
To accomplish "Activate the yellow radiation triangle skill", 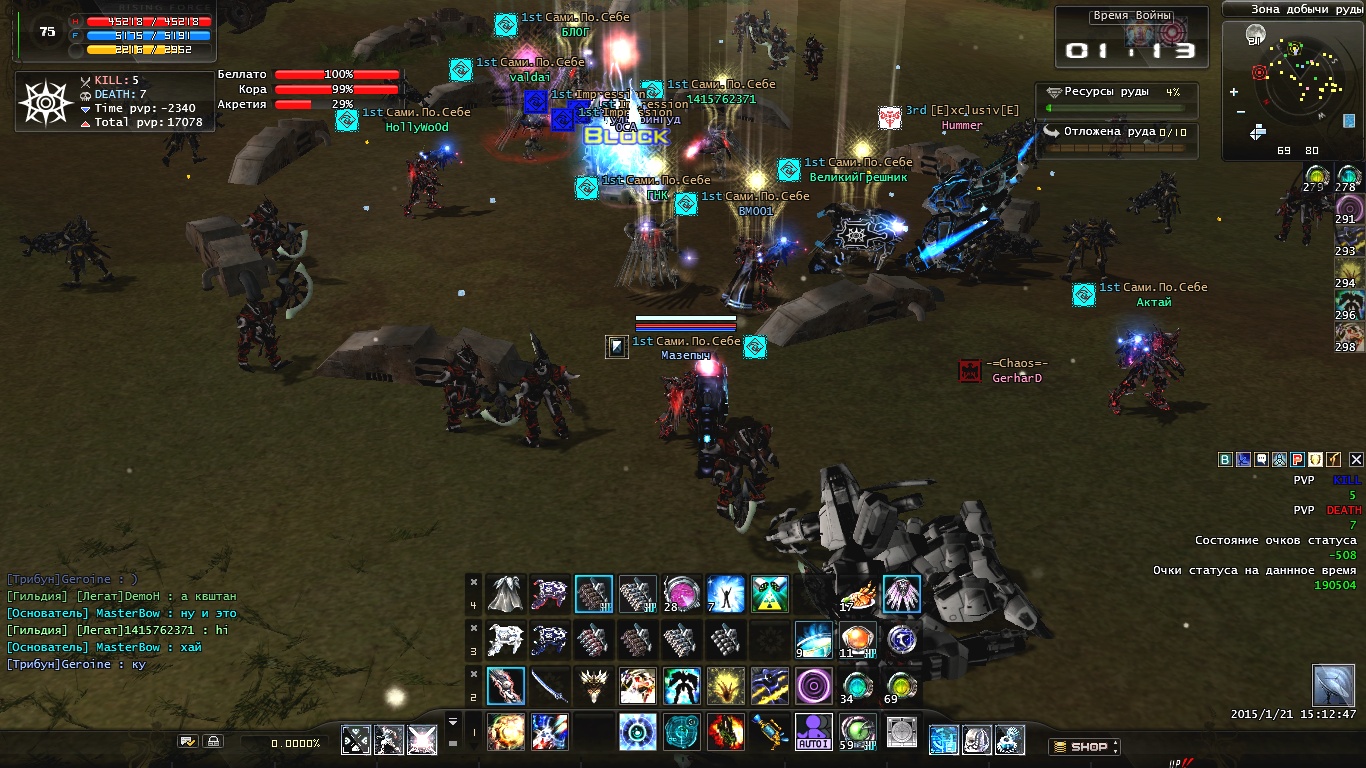I will pyautogui.click(x=769, y=594).
